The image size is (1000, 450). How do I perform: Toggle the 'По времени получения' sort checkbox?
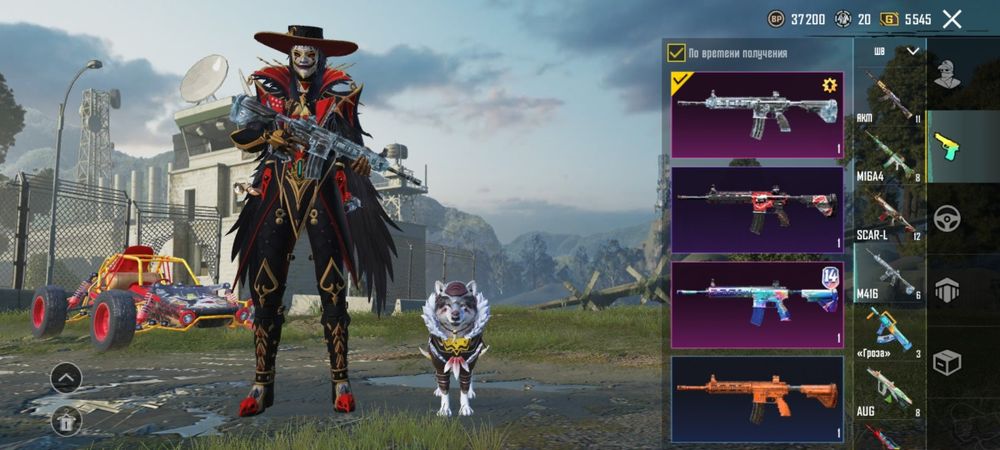pos(677,53)
